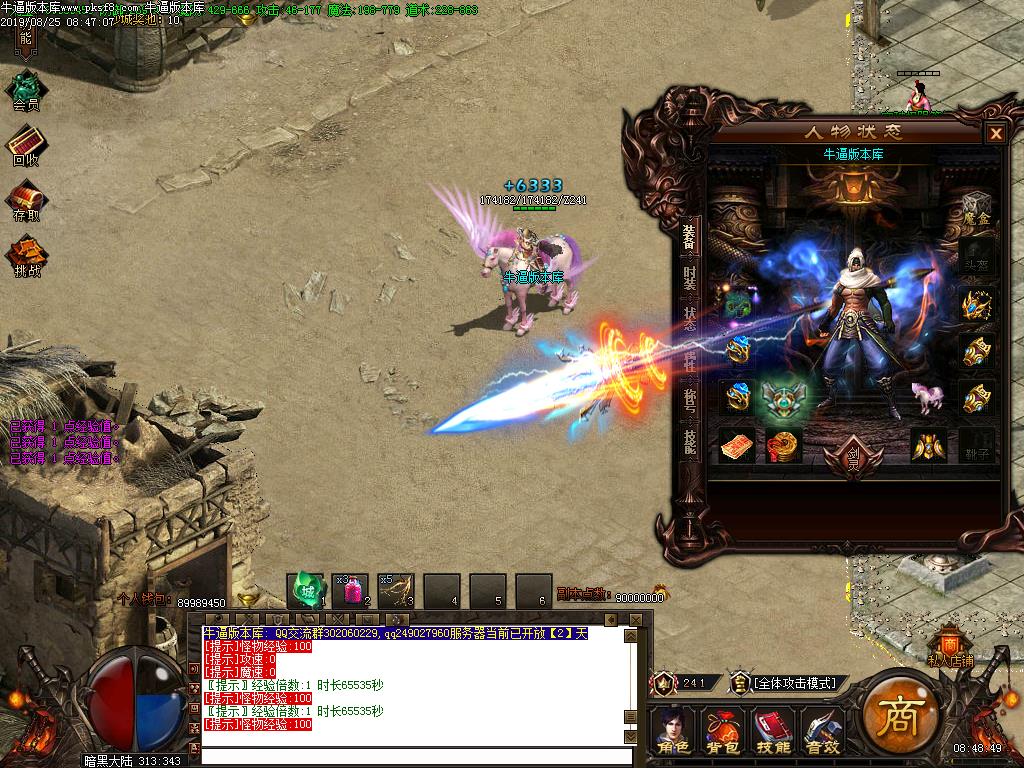Select the red book equipment slot
This screenshot has height=768, width=1024.
tap(738, 446)
